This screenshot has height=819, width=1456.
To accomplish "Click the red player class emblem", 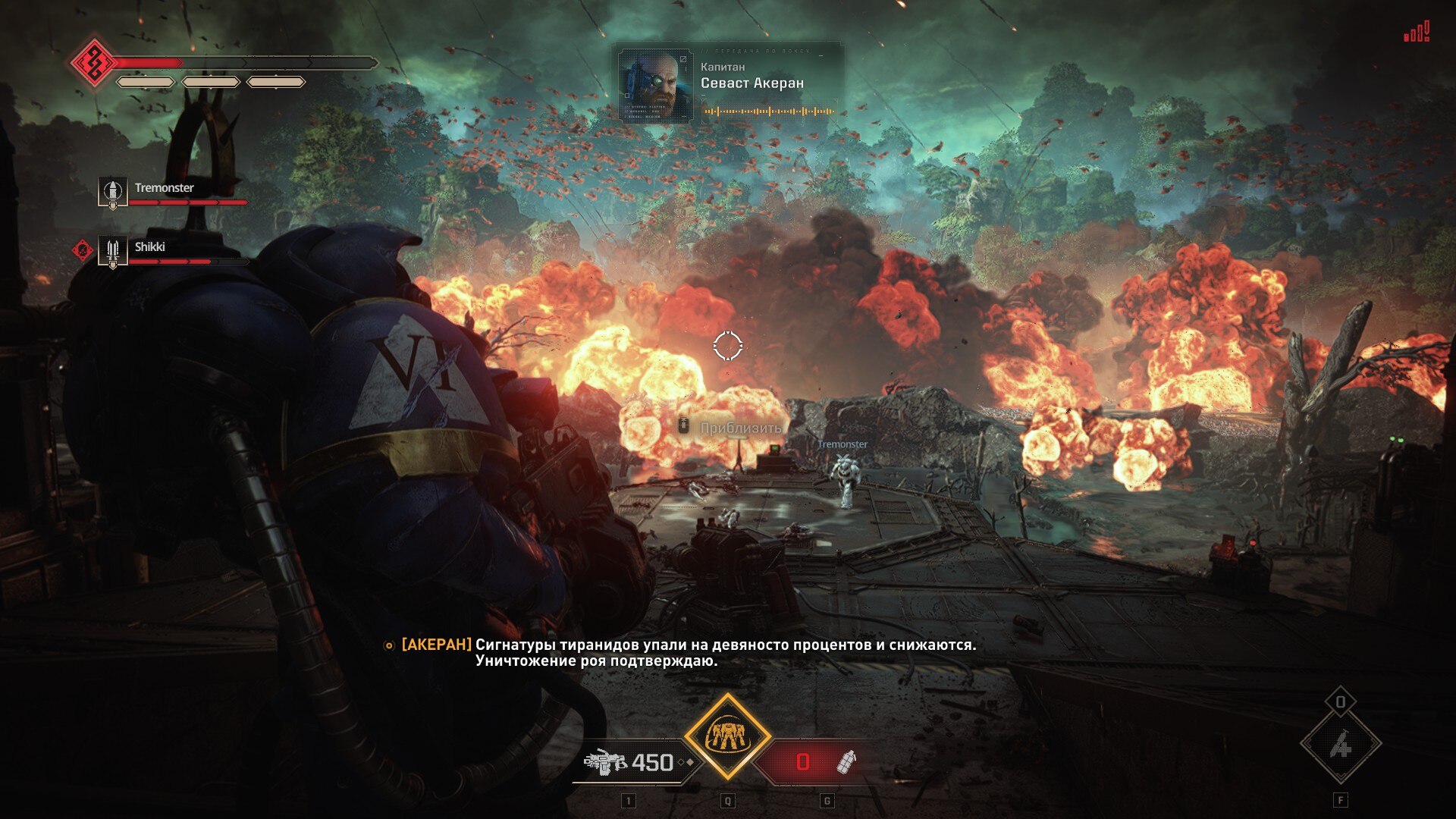I will pyautogui.click(x=93, y=62).
